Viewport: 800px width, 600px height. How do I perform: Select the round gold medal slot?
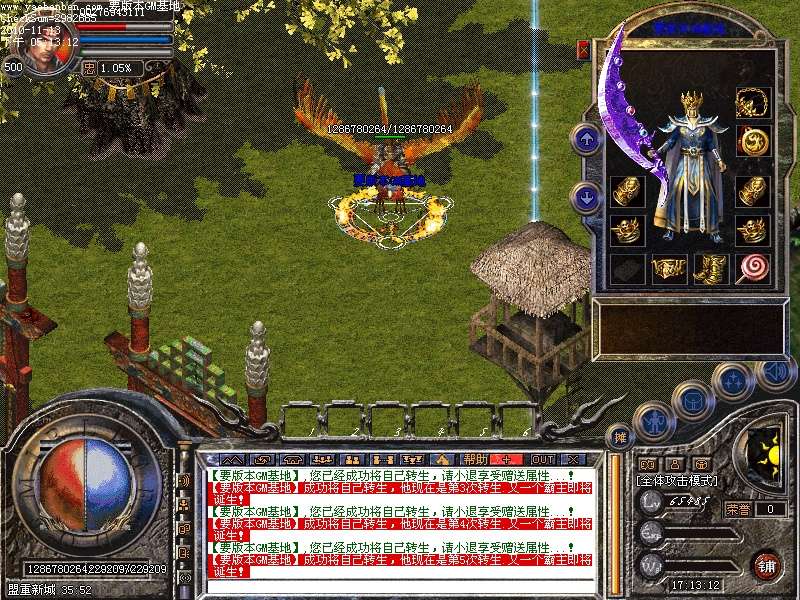(750, 139)
